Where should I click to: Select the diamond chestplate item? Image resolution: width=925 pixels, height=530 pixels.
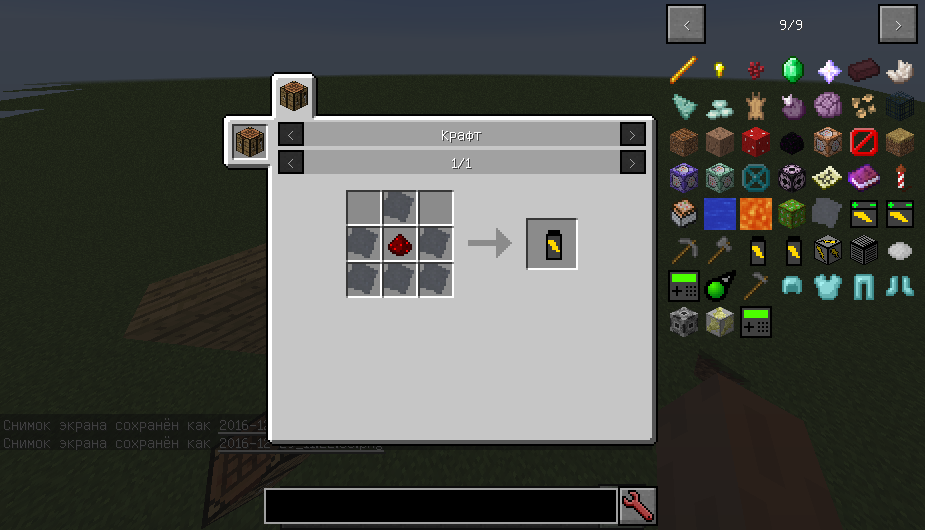pyautogui.click(x=828, y=286)
